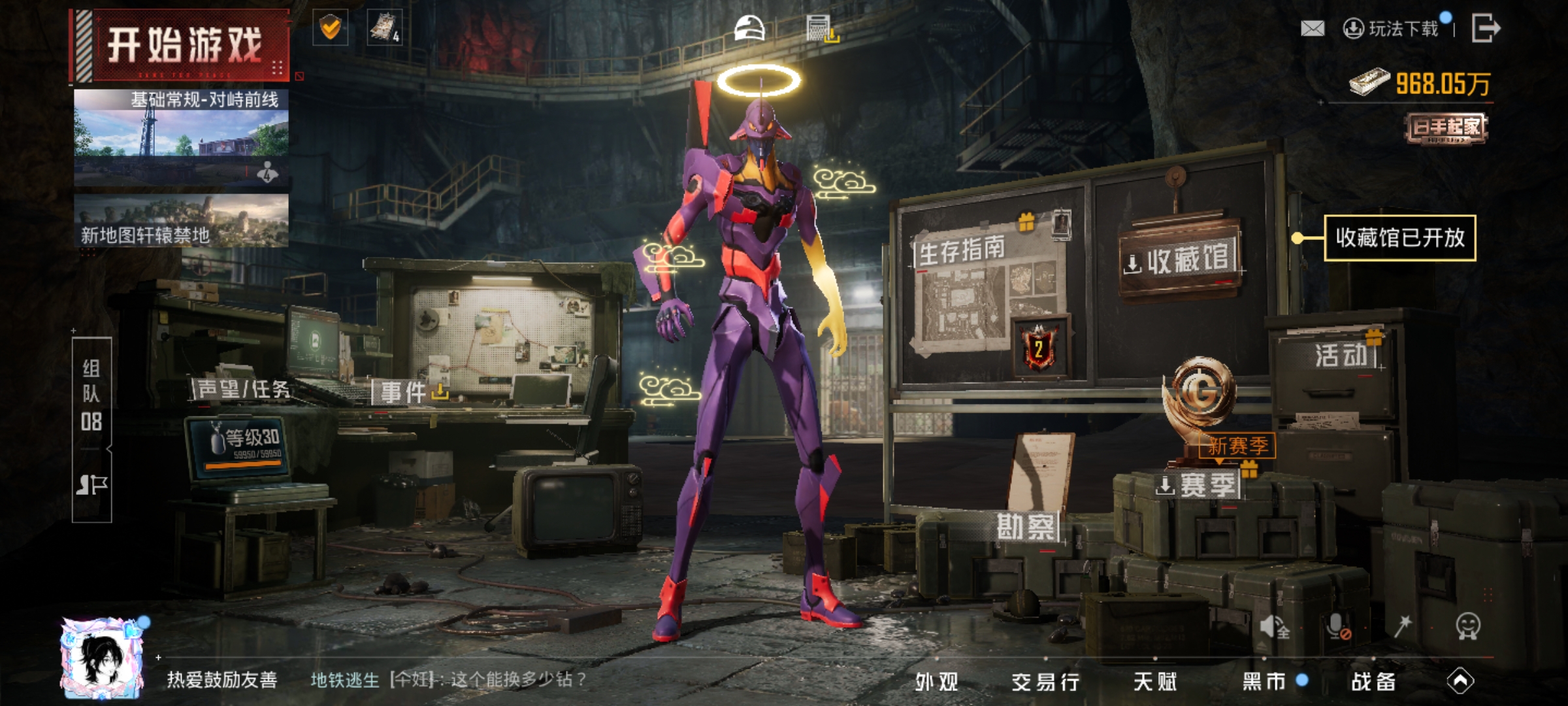This screenshot has width=1568, height=706.
Task: Open the 黑市 black market tab
Action: [1264, 682]
